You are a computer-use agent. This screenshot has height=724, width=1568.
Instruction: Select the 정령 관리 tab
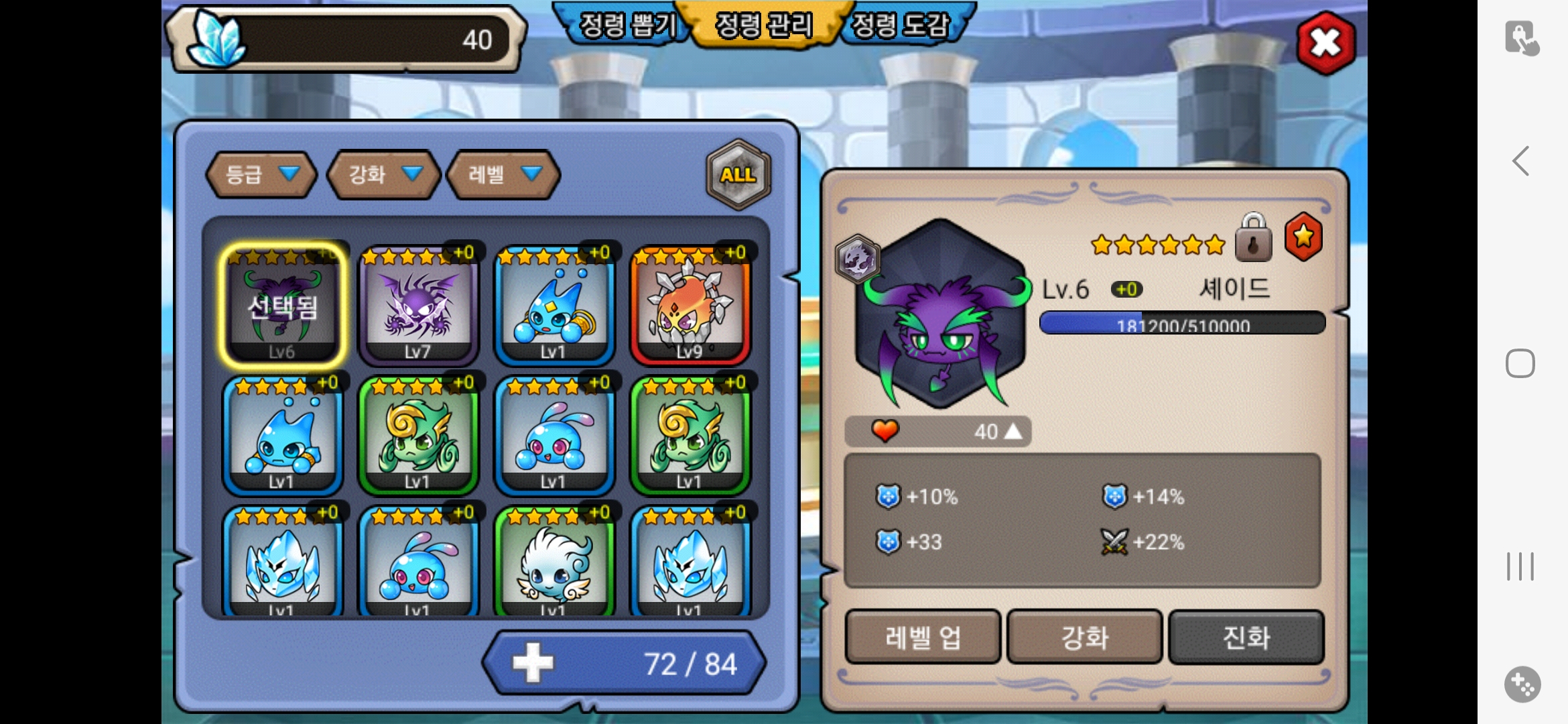click(764, 25)
